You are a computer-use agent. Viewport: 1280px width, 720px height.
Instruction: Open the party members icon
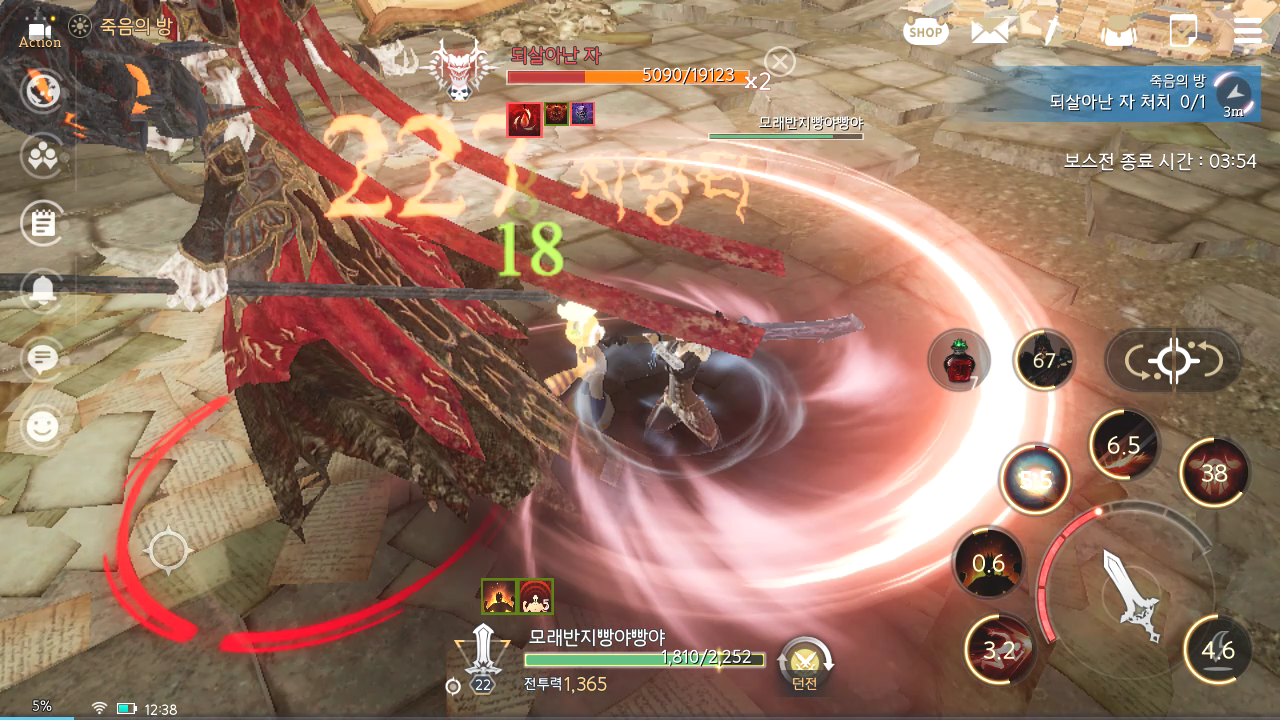42,157
